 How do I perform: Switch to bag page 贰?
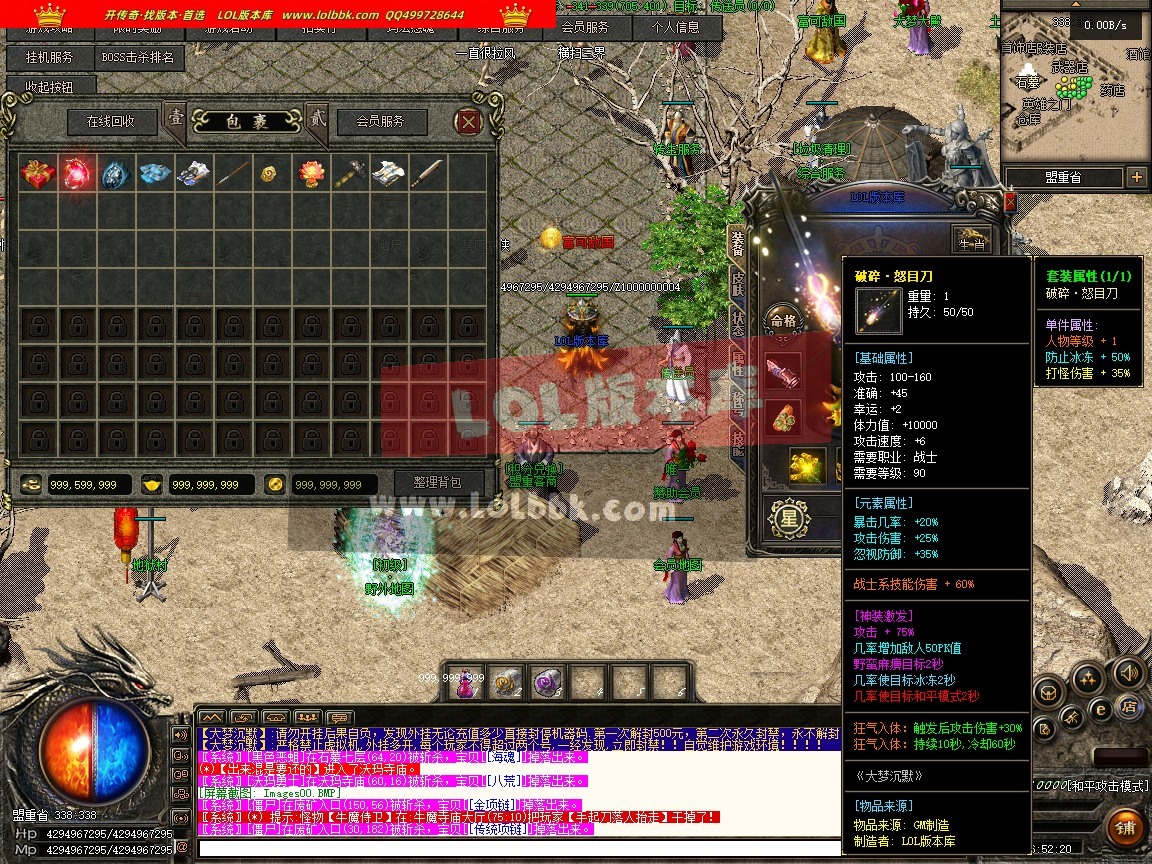318,120
